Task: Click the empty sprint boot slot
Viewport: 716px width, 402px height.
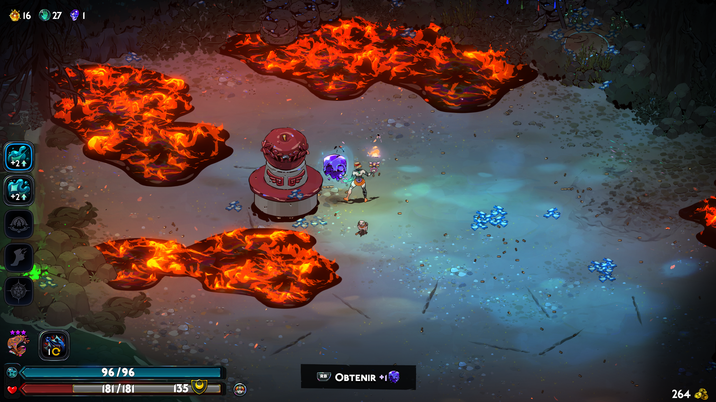Action: [x=19, y=257]
